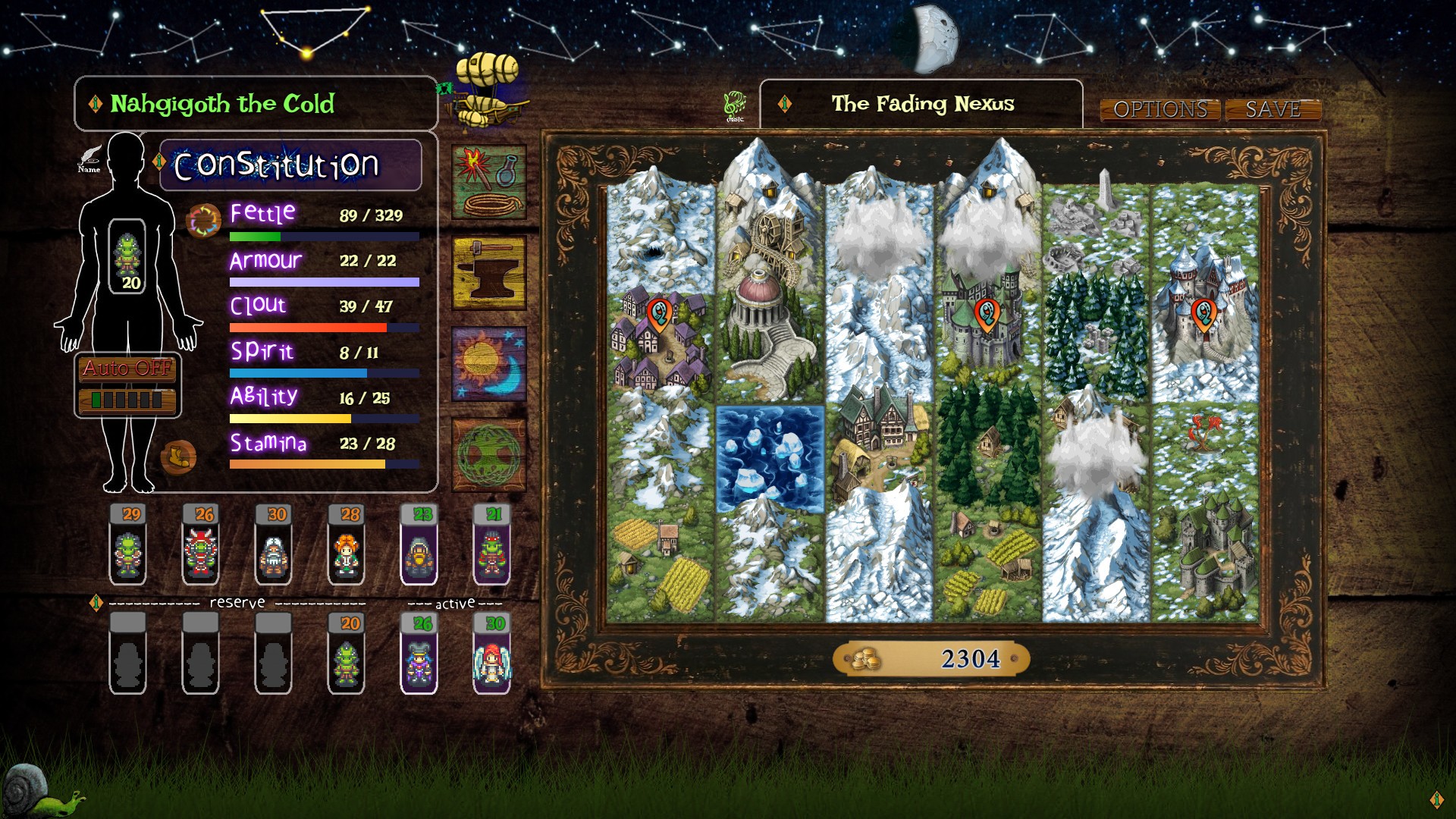Select the level 29 party member portrait
Viewport: 1456px width, 819px height.
[129, 546]
